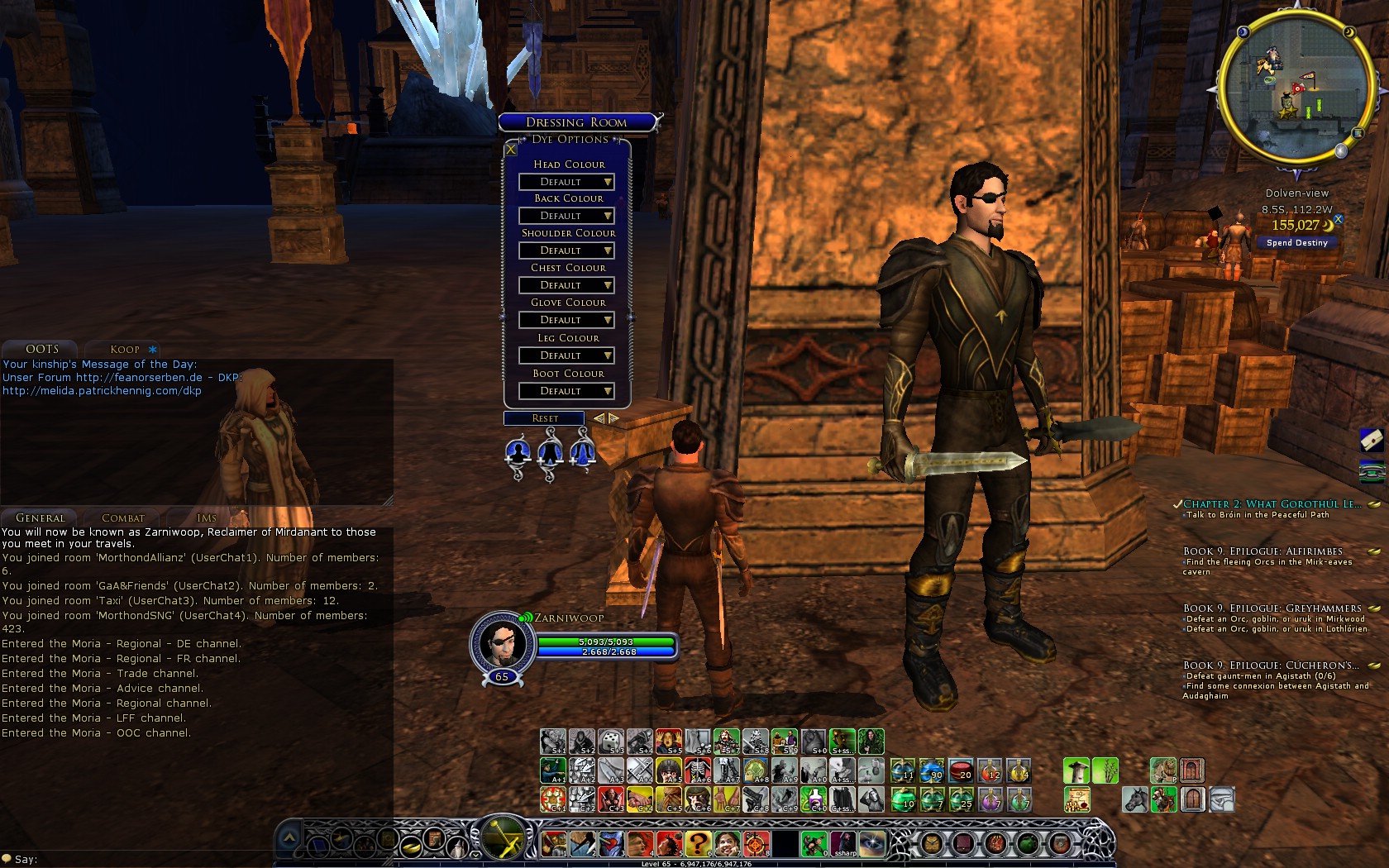Use the blue potion with 90 charges
Screen dimensions: 1389x868
click(932, 771)
